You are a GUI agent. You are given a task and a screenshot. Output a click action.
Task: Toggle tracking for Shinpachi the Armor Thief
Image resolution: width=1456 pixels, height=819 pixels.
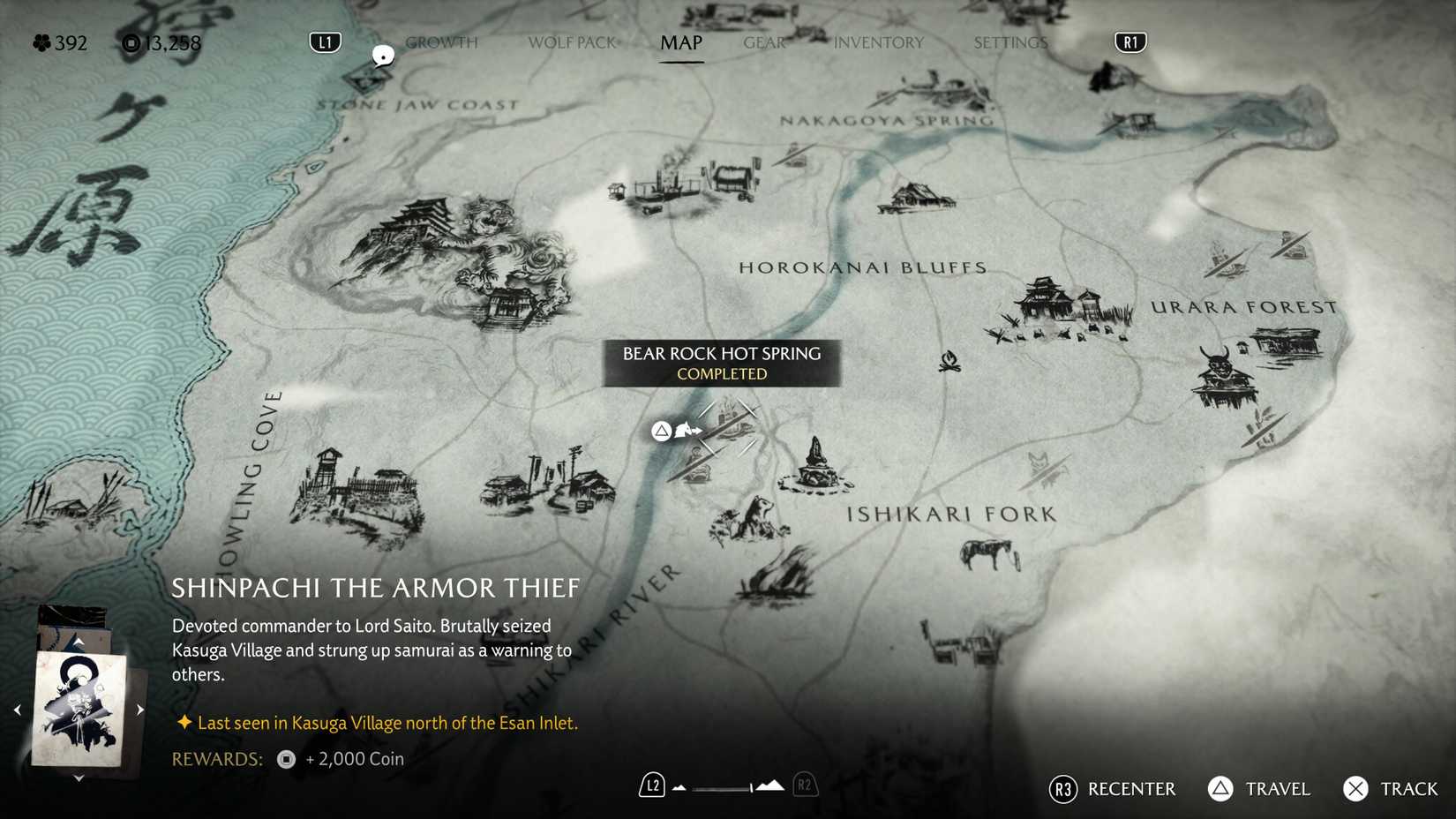[x=1408, y=789]
